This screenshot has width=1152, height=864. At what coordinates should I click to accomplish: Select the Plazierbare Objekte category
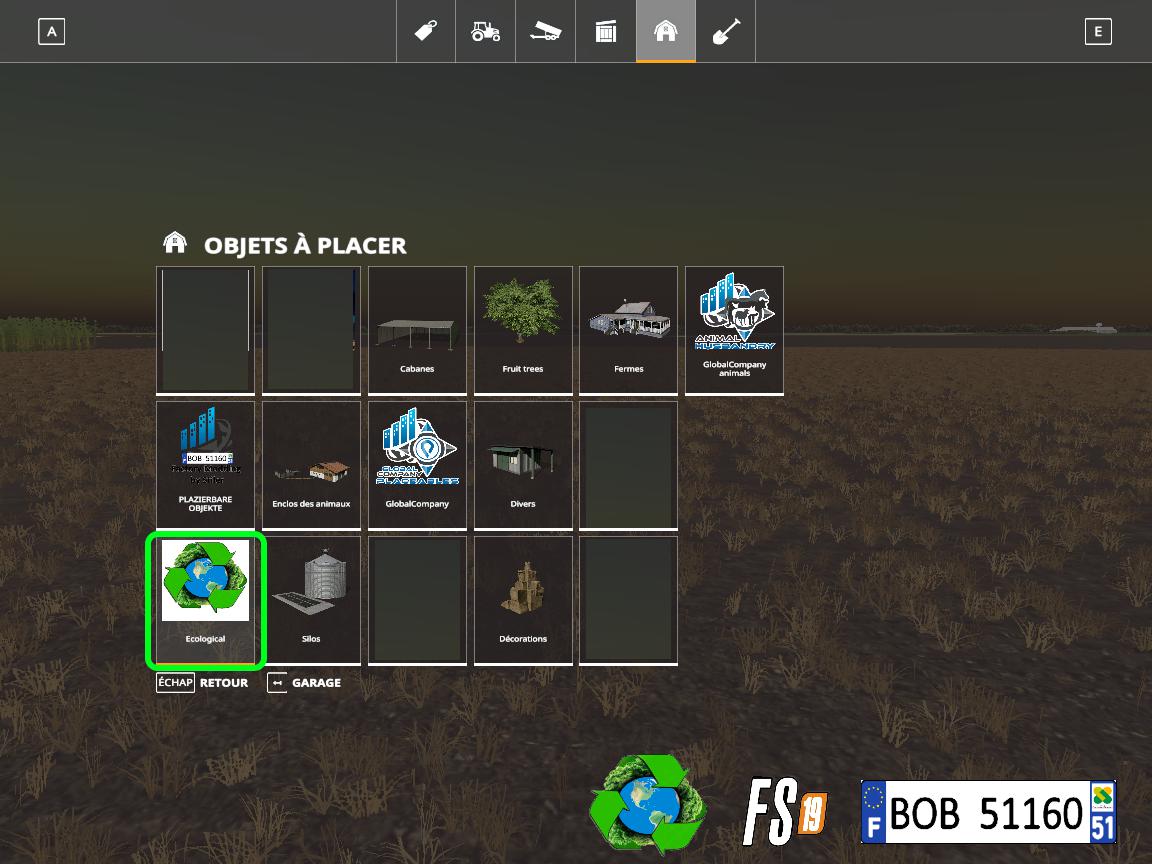205,465
